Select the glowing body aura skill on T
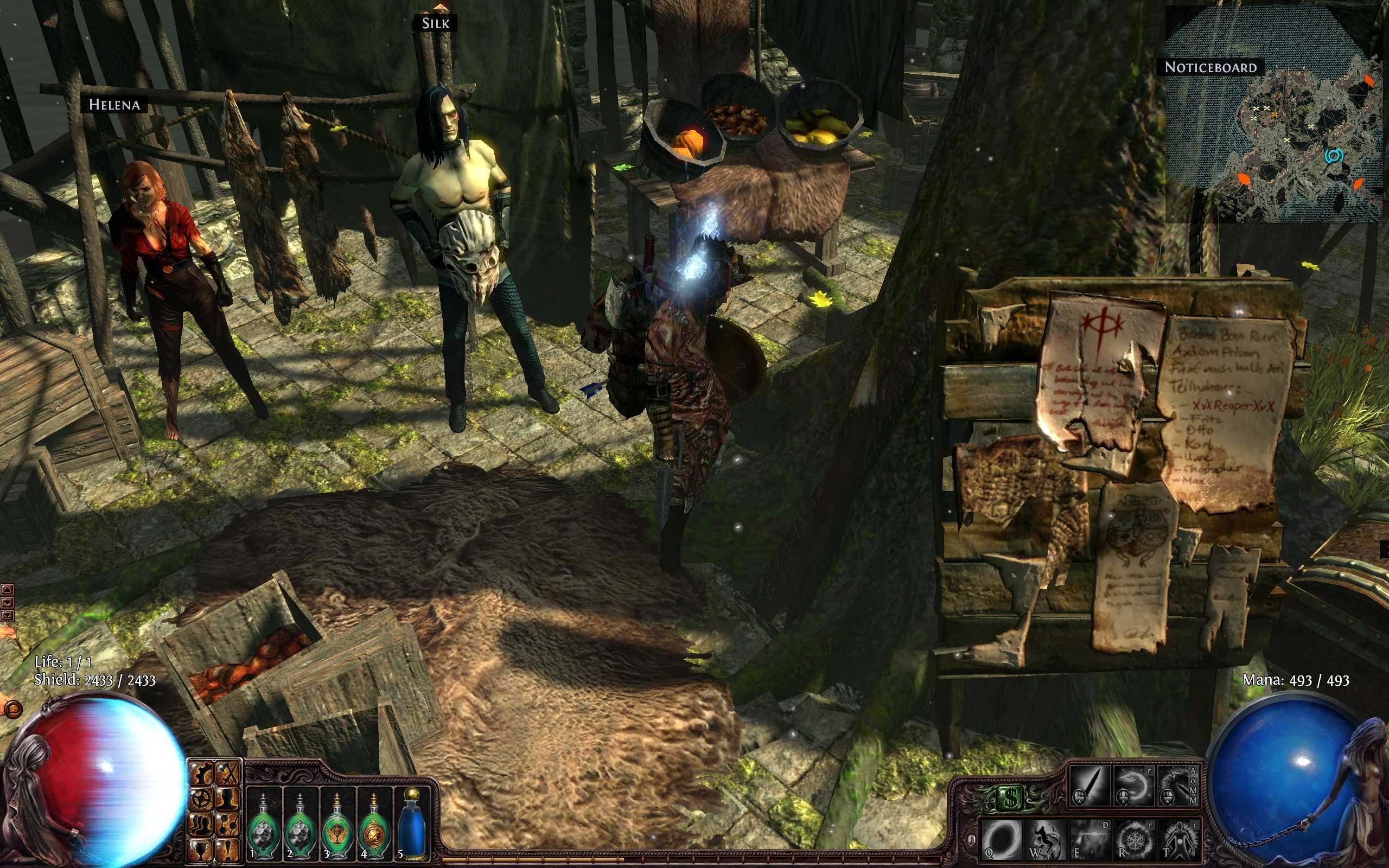1389x868 pixels. [1179, 840]
